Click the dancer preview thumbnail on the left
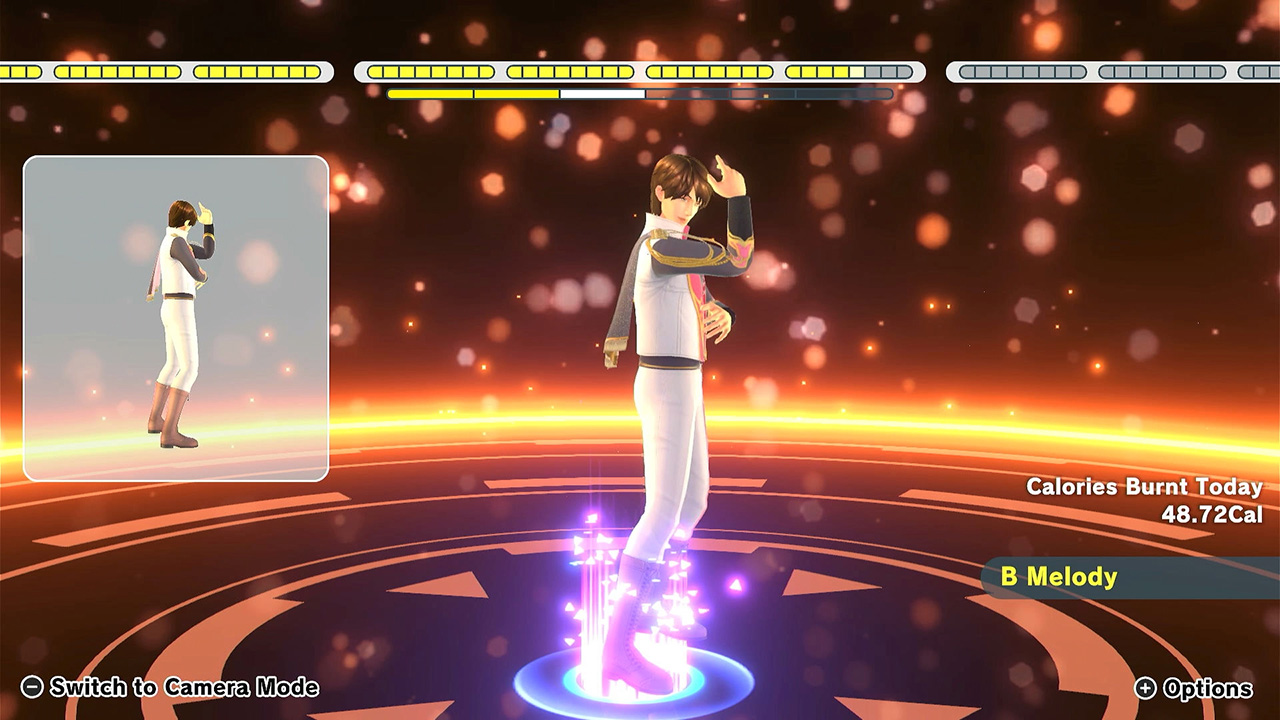The image size is (1280, 720). click(177, 313)
